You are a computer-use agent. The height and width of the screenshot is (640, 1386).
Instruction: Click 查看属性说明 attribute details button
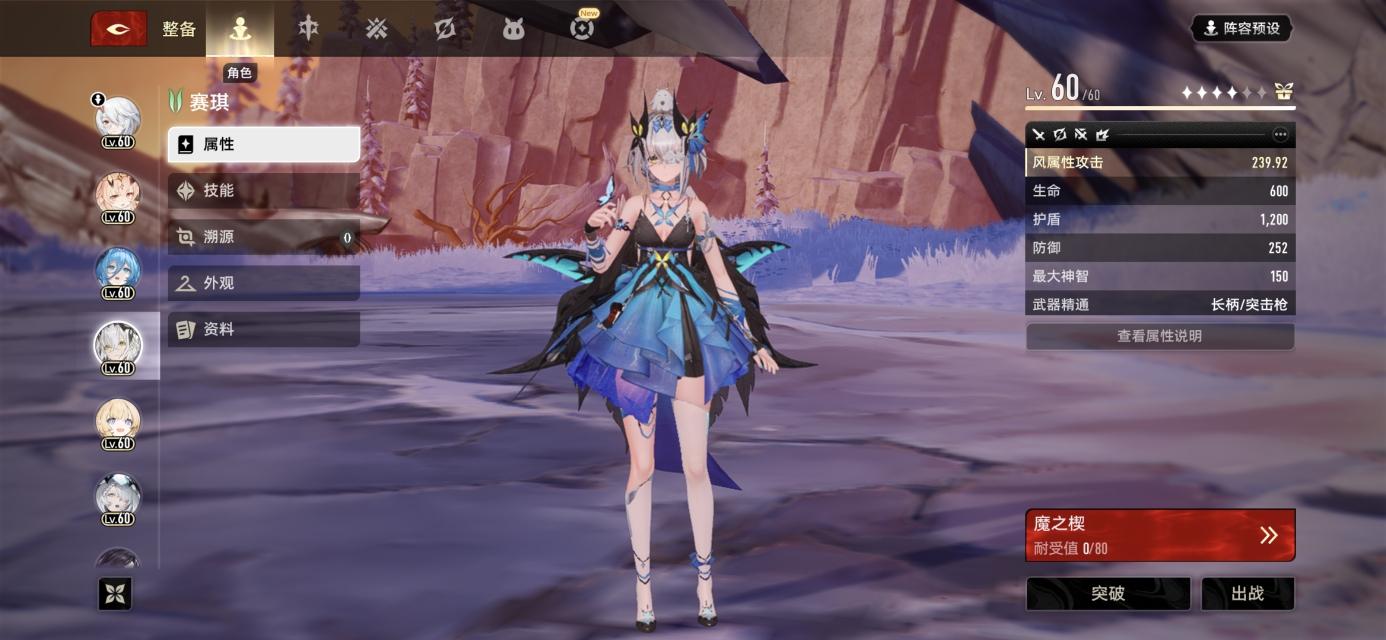pos(1159,336)
